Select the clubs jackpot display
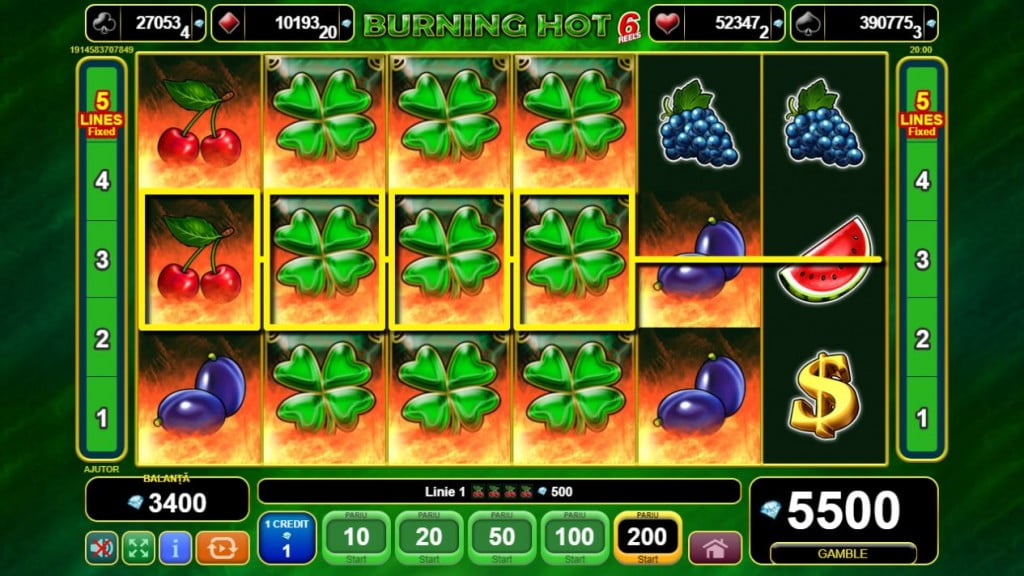Screen dimensions: 1024x576 coord(145,23)
